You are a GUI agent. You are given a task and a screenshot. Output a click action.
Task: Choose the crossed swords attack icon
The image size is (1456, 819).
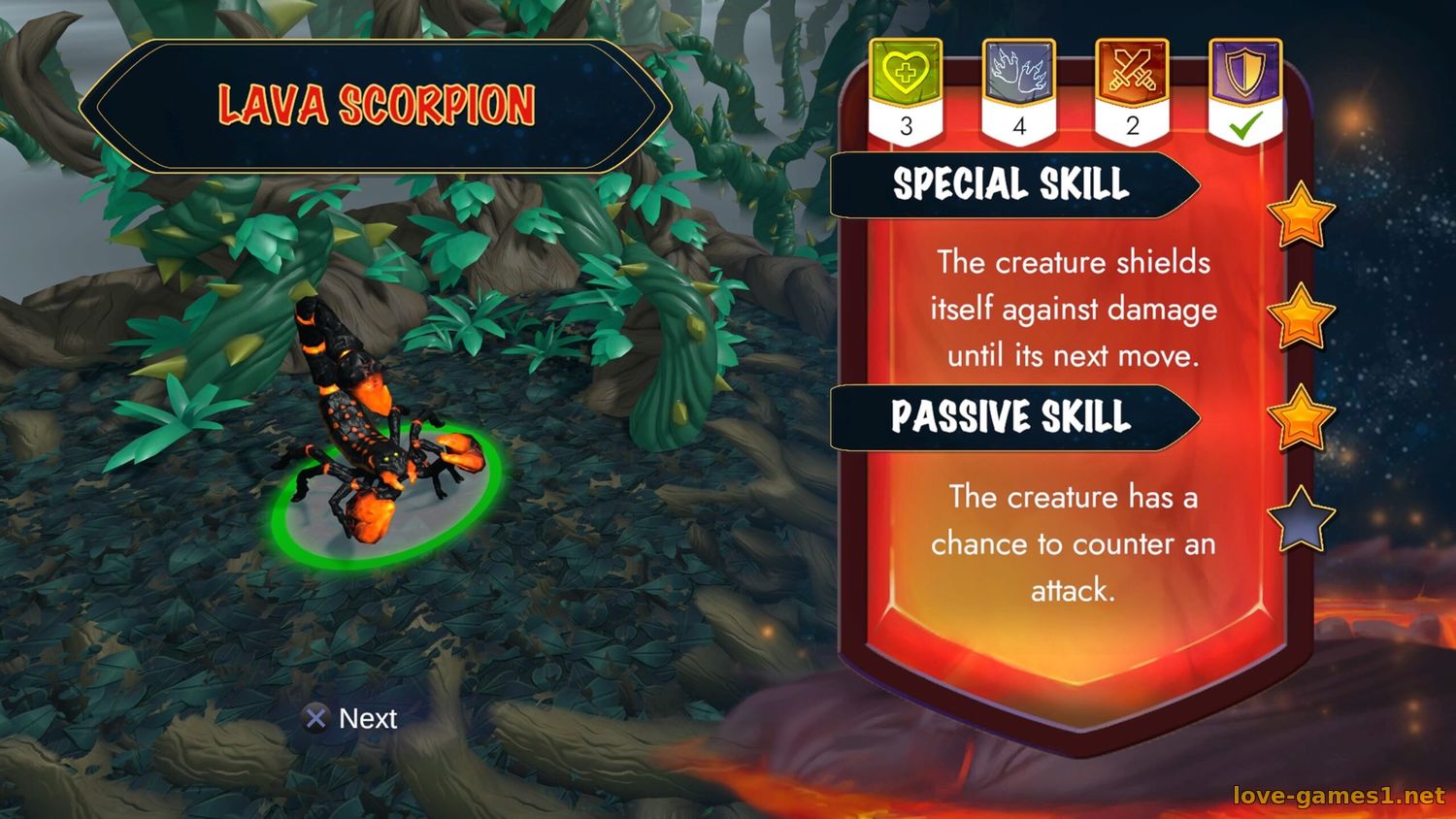tap(1132, 72)
